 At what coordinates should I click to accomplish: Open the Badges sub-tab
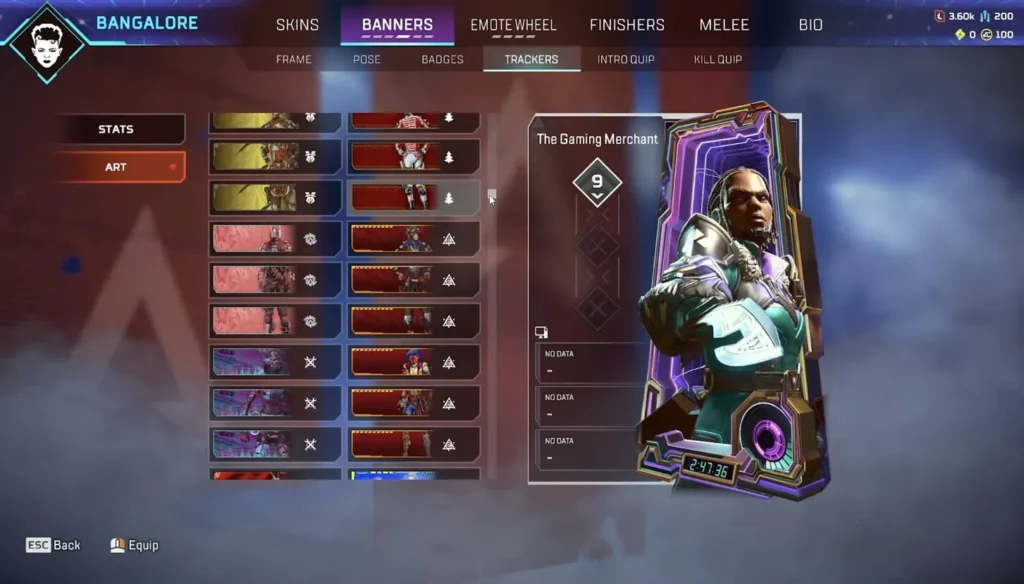pyautogui.click(x=442, y=60)
